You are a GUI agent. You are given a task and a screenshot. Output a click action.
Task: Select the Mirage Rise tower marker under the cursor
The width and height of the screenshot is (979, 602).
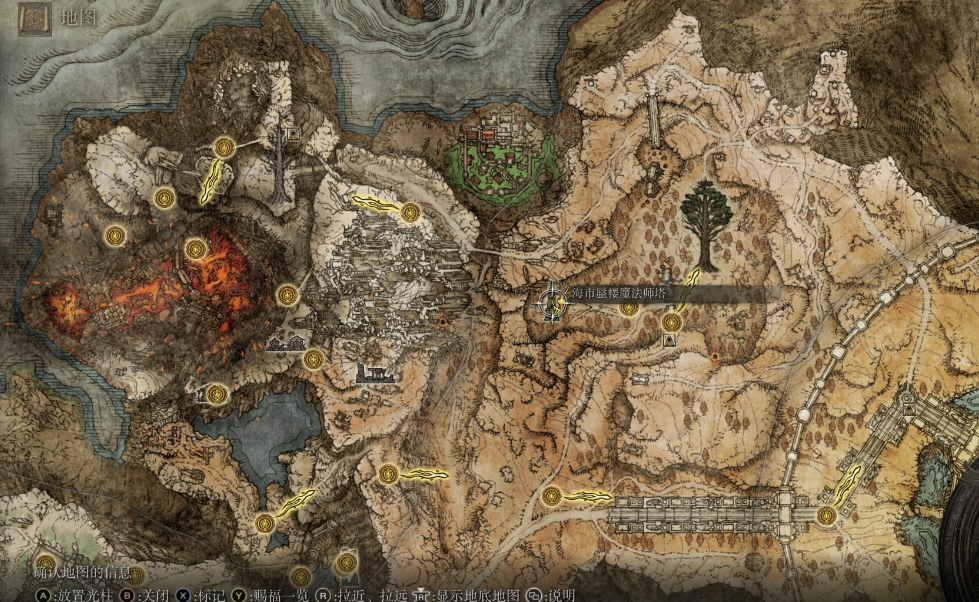(552, 302)
